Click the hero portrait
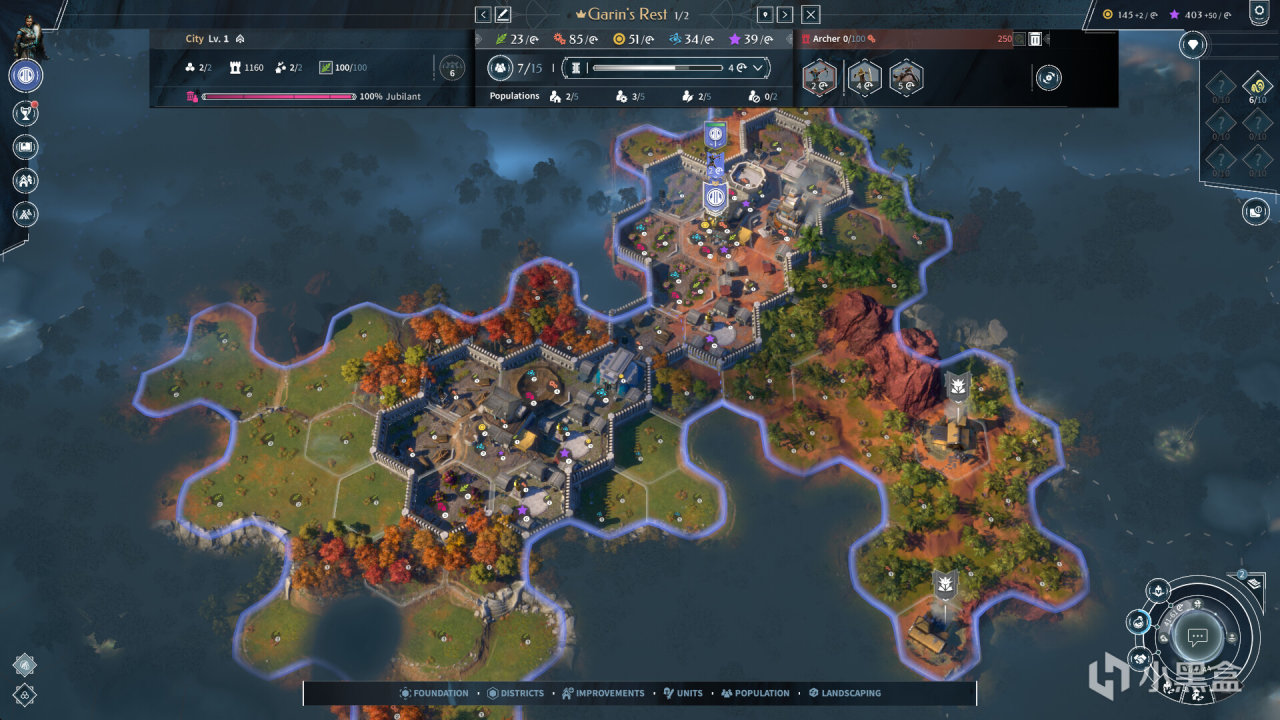This screenshot has height=720, width=1280. point(26,35)
